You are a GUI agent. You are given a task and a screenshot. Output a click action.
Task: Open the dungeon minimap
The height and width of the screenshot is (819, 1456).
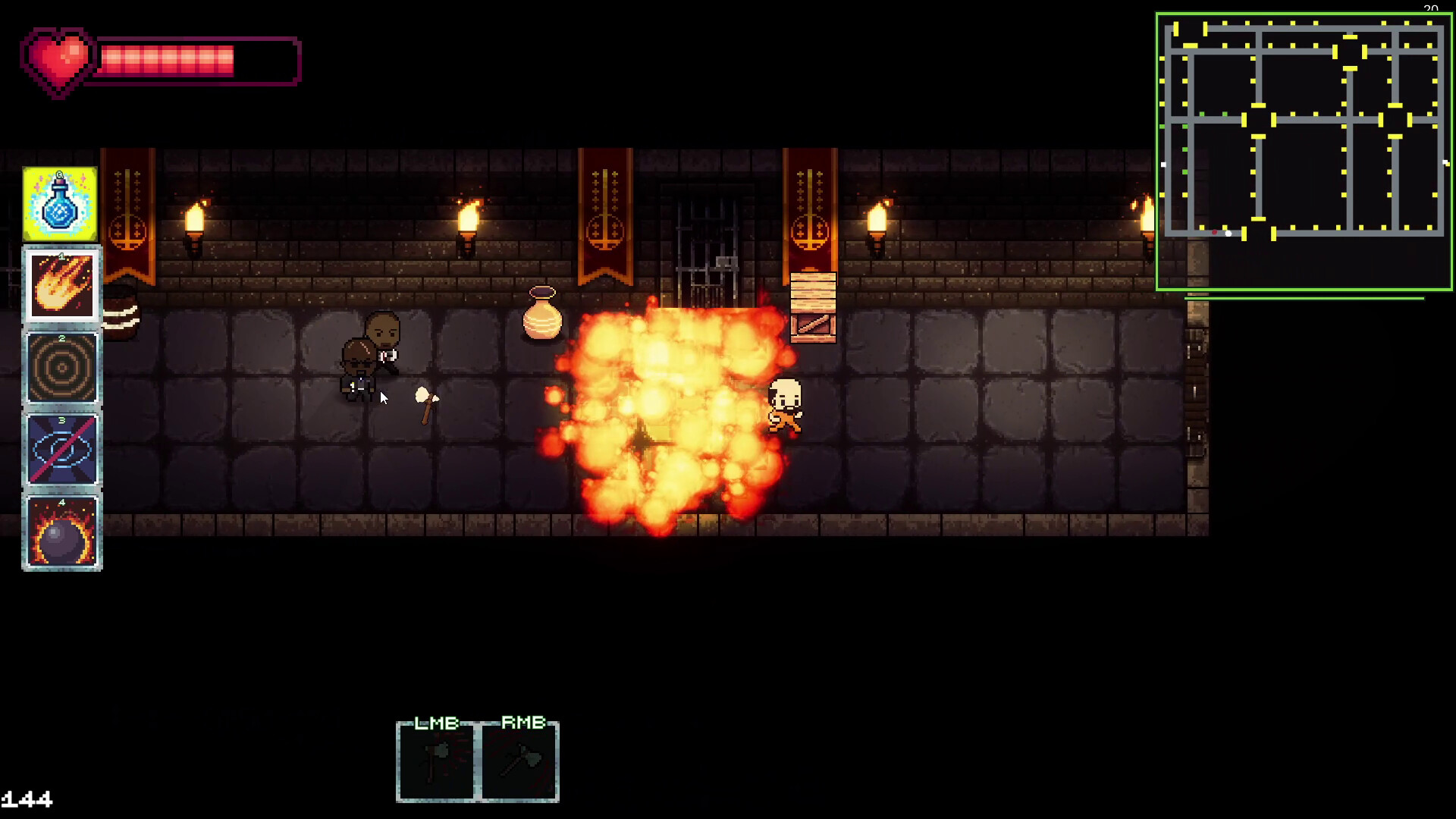[1303, 151]
